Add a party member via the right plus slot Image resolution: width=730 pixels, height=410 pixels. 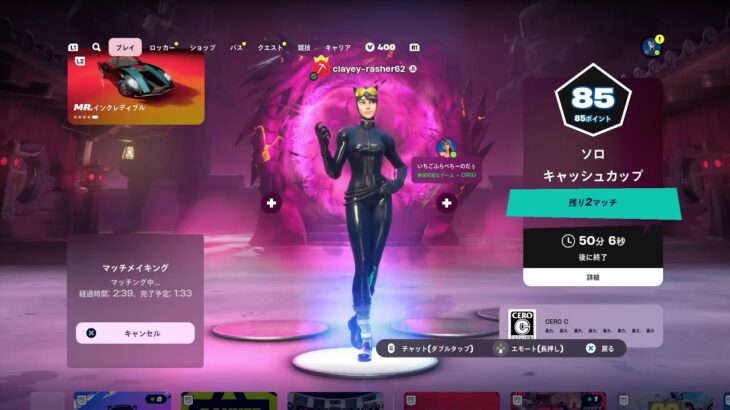pyautogui.click(x=446, y=203)
